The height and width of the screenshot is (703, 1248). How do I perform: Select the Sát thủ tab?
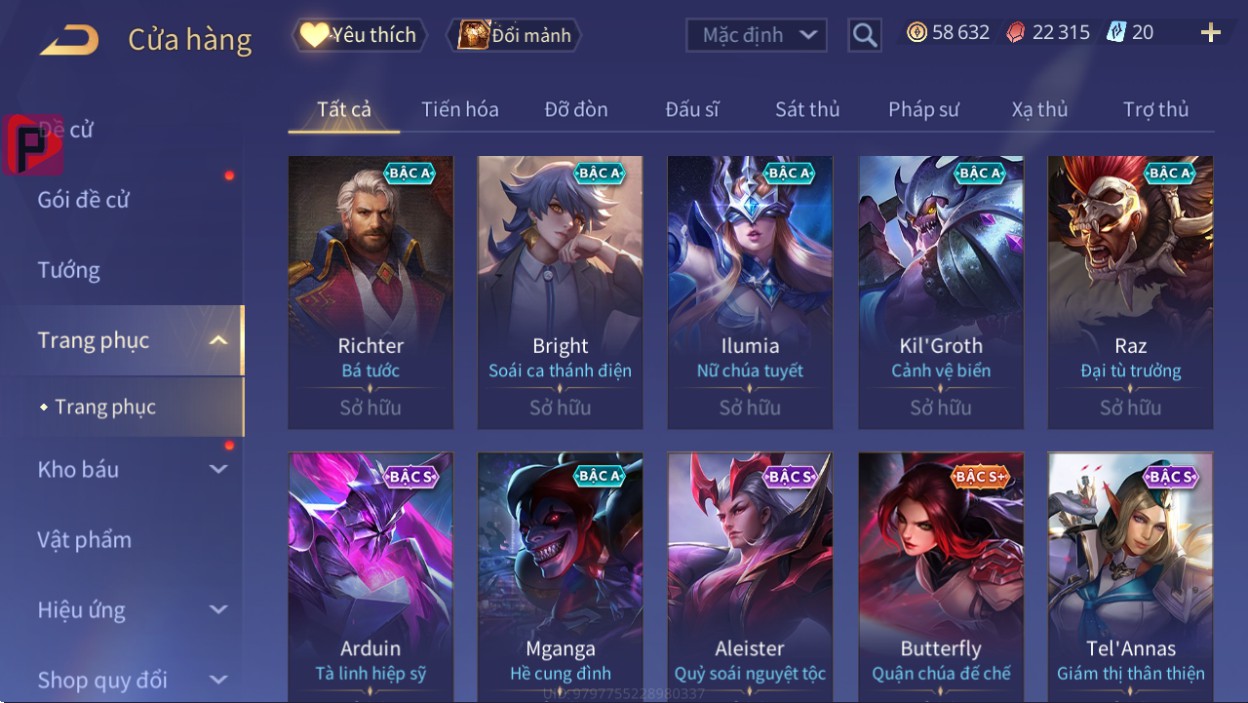(807, 110)
